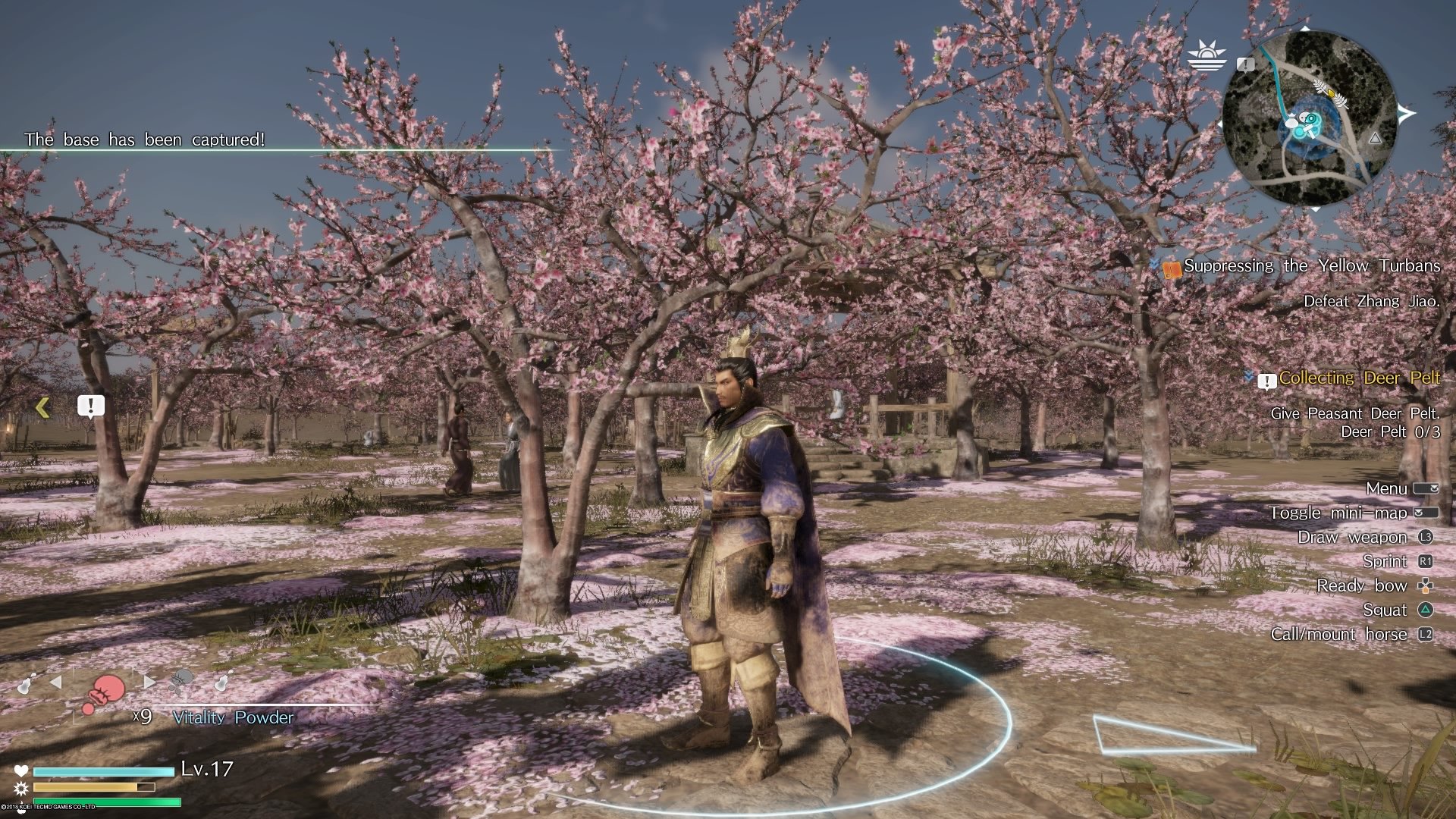This screenshot has height=819, width=1456.
Task: Click the scroll icon beside Suppressing the Yellow Turbans
Action: (x=1174, y=266)
